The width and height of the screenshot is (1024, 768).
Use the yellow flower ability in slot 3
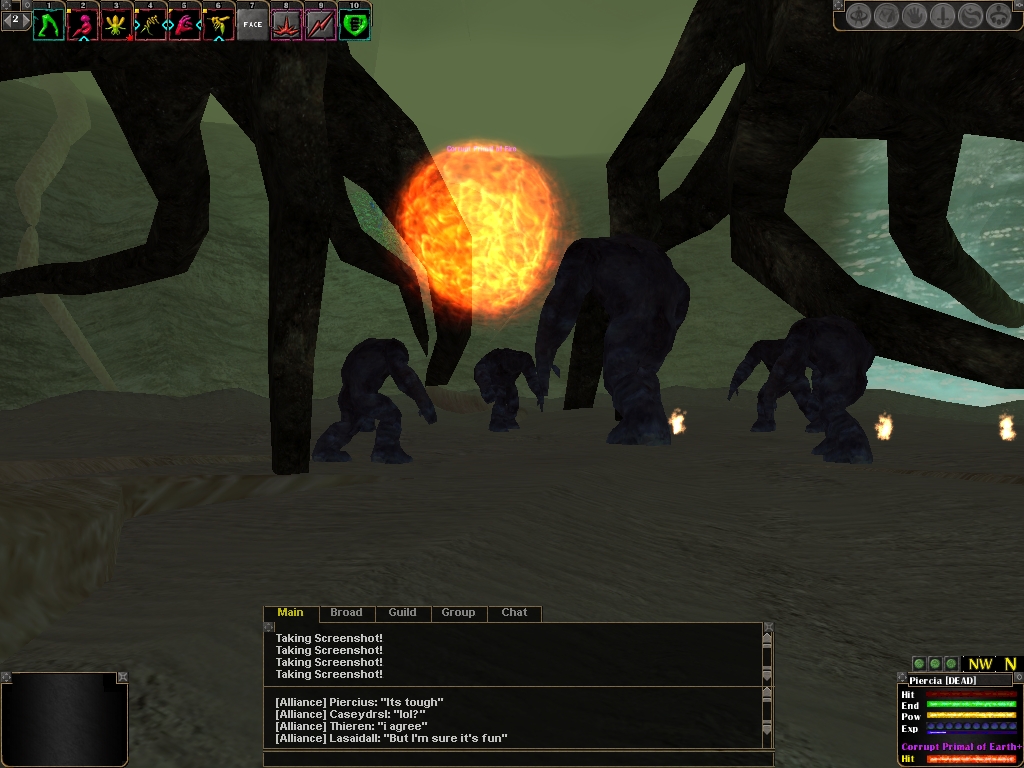(116, 24)
